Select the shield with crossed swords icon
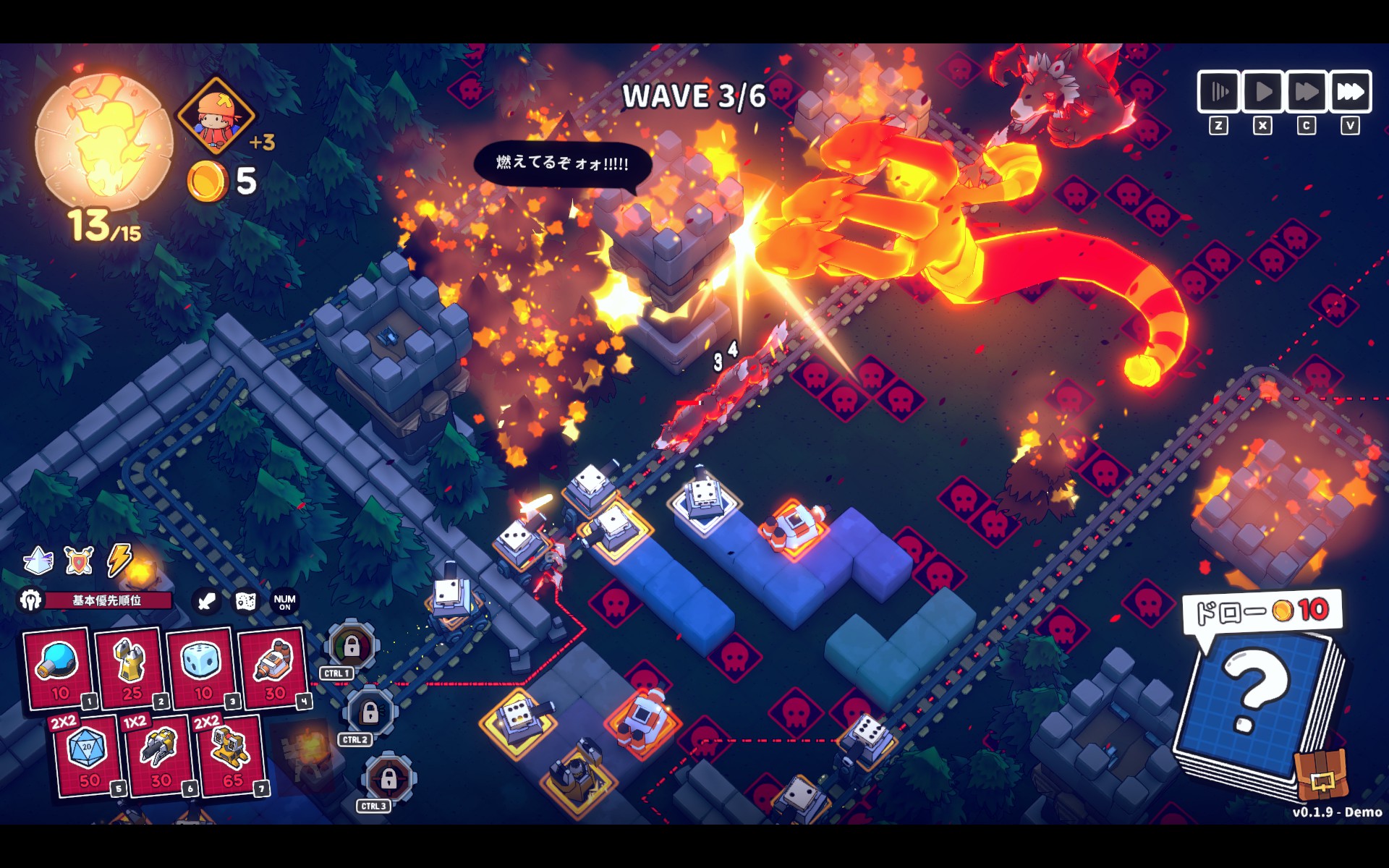This screenshot has height=868, width=1389. (x=79, y=561)
